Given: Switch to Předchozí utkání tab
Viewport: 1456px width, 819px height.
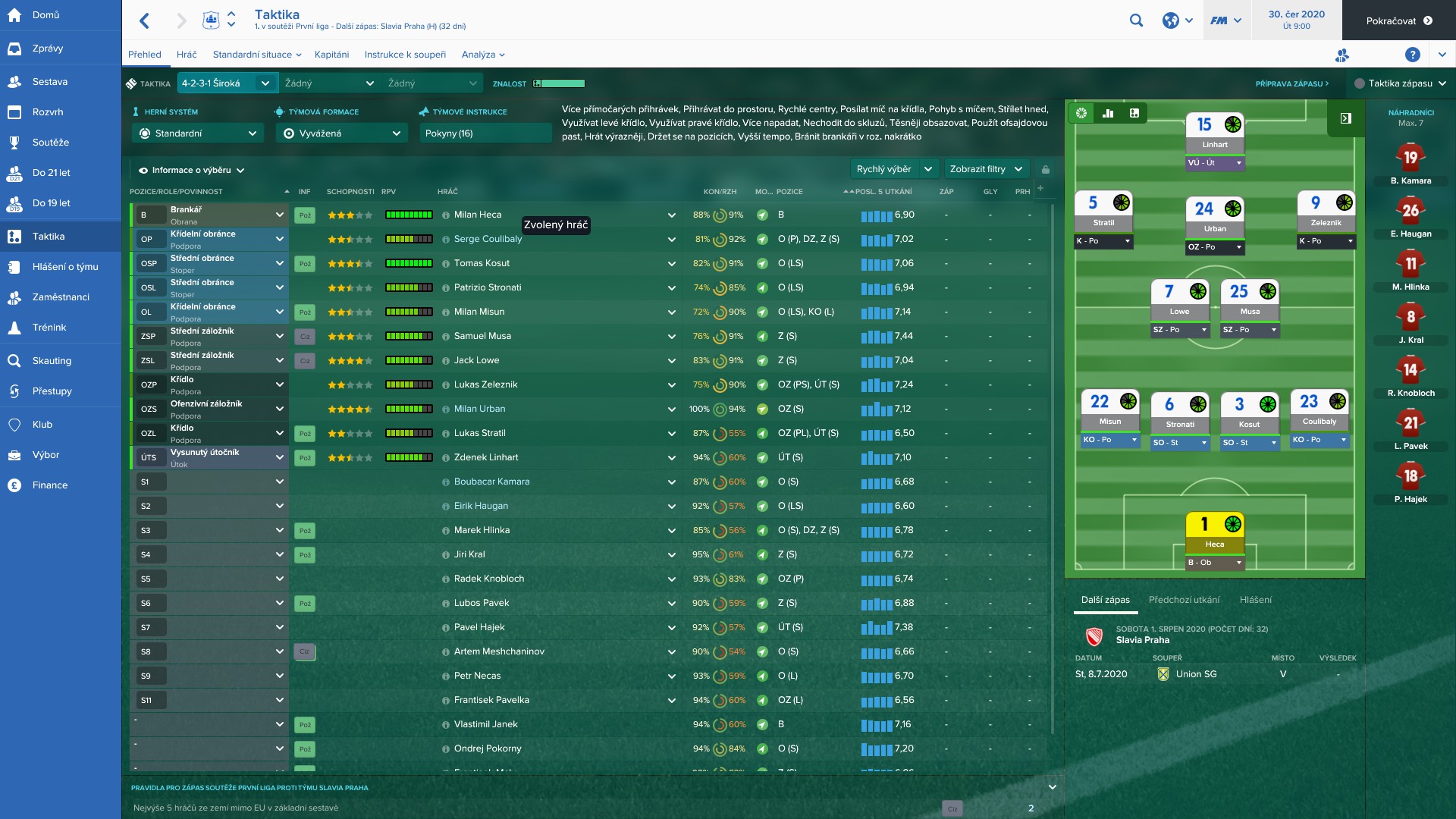Looking at the screenshot, I should click(x=1184, y=600).
